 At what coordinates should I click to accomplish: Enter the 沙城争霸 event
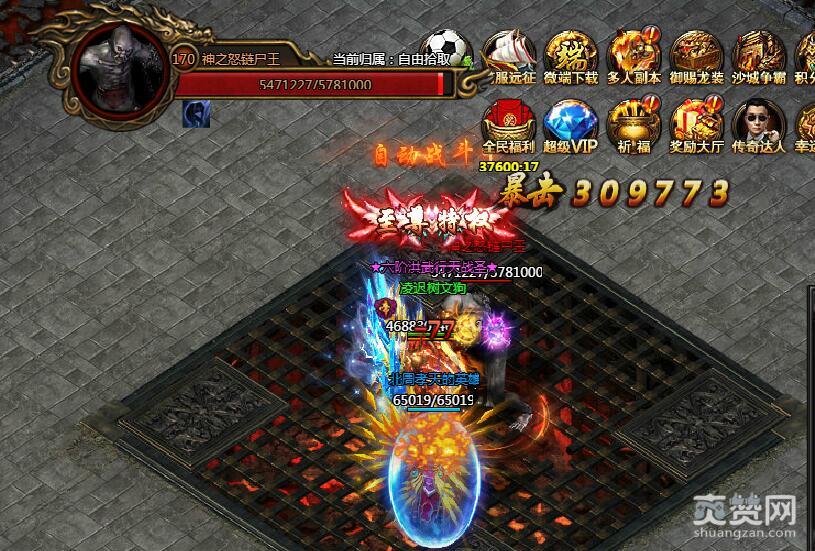(x=758, y=55)
